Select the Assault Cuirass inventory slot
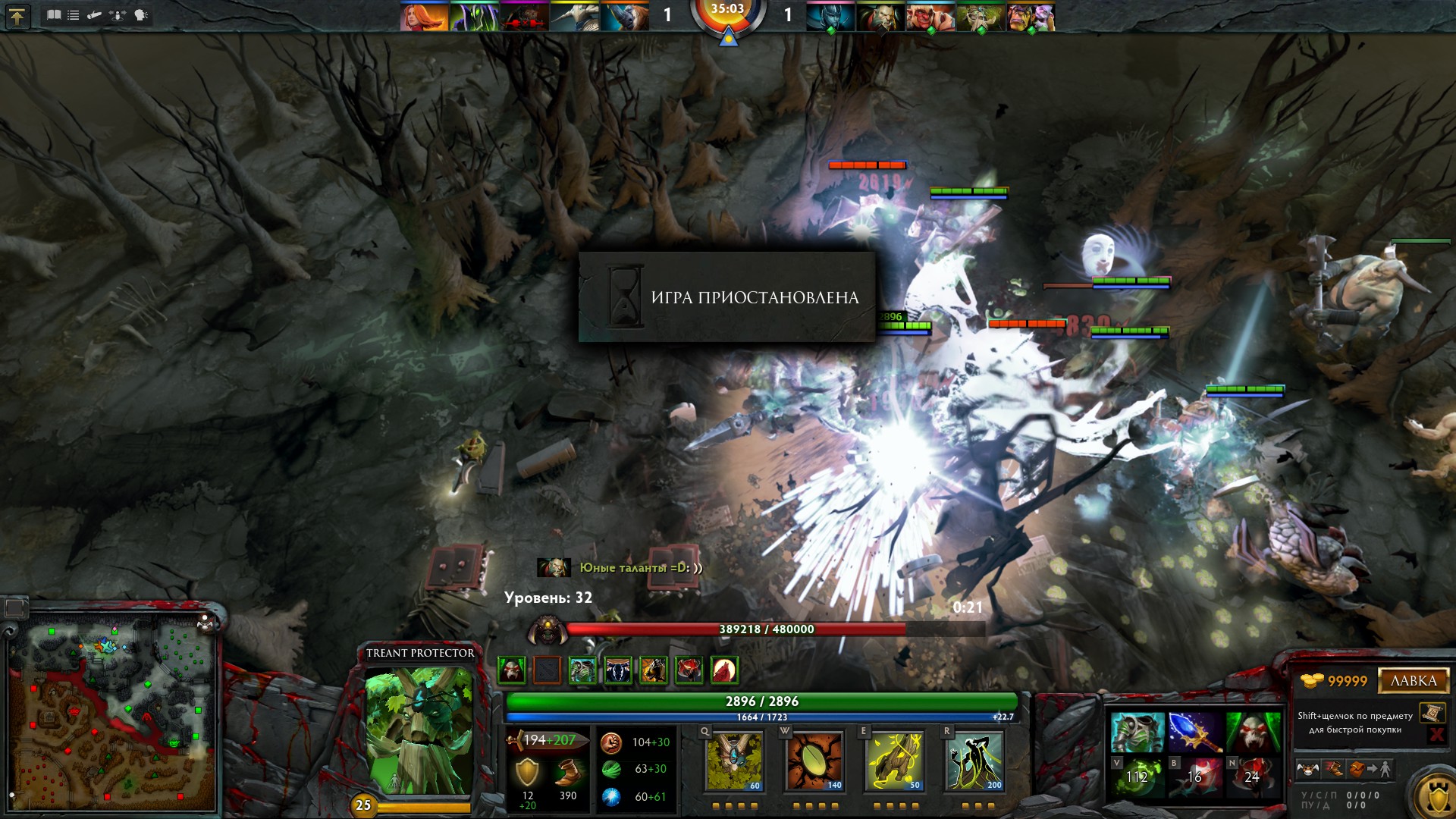Viewport: 1456px width, 819px height. click(1137, 732)
